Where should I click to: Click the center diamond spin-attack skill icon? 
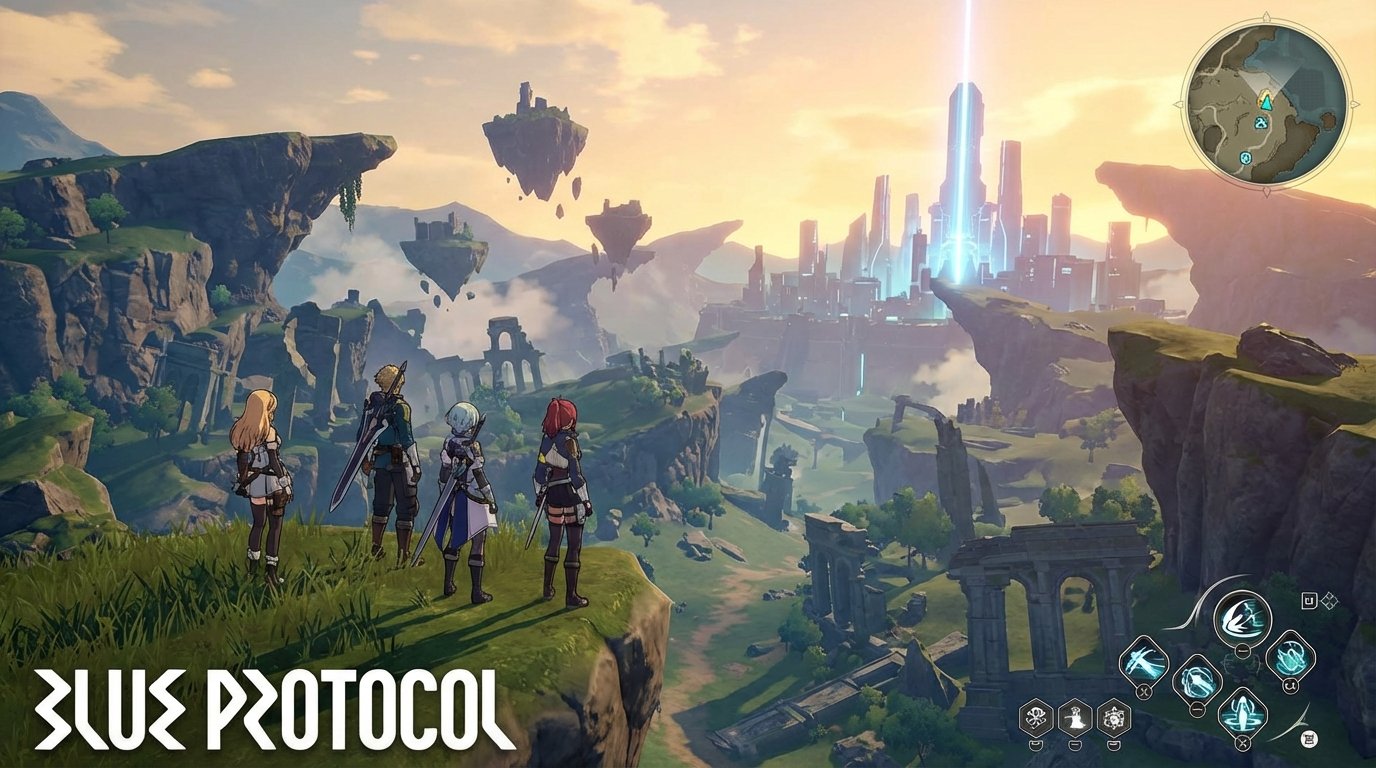[x=1197, y=676]
